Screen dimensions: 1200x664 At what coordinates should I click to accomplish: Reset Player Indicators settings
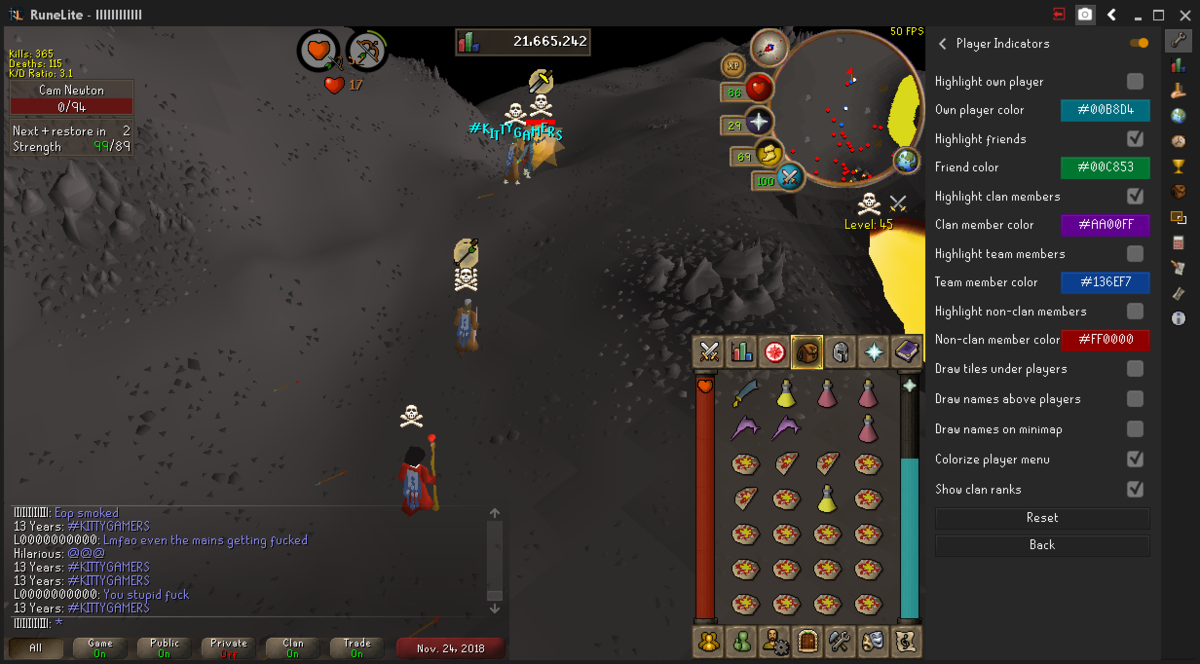point(1042,518)
